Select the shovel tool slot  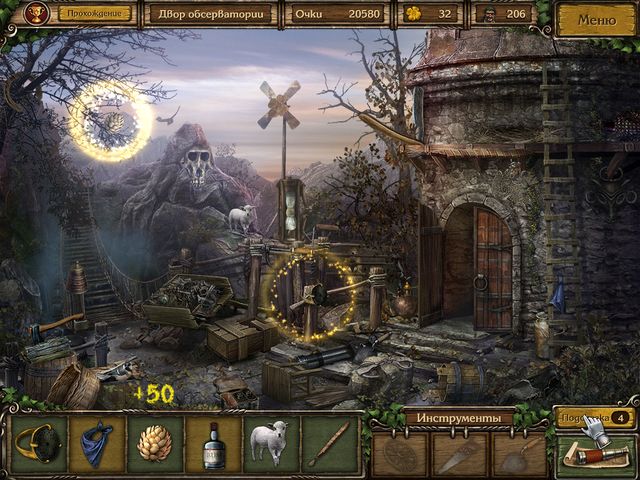point(518,455)
